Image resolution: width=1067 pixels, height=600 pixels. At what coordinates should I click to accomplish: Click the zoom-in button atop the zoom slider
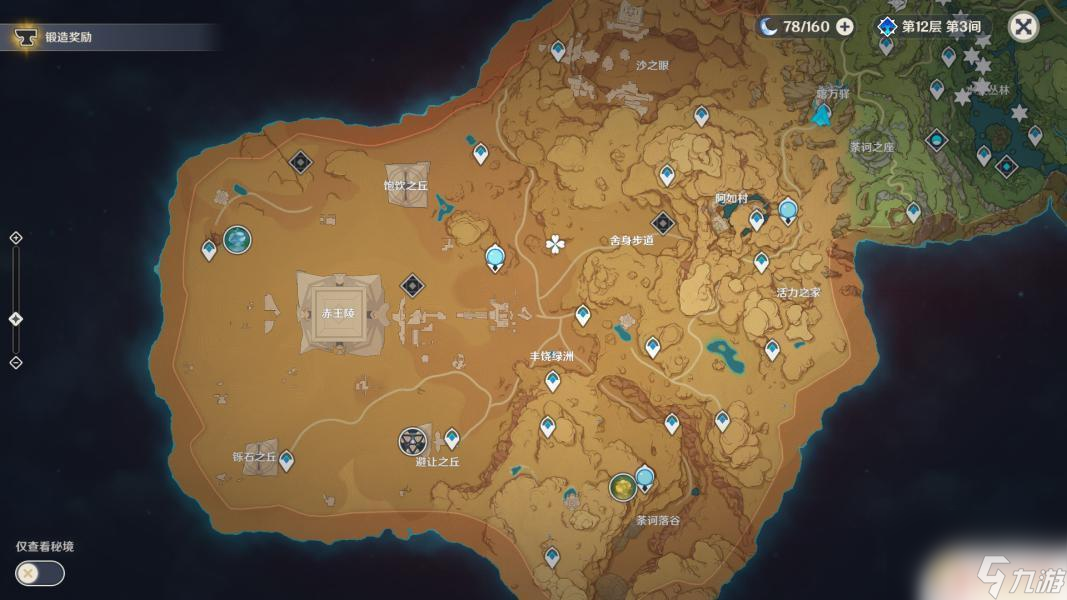[x=15, y=238]
